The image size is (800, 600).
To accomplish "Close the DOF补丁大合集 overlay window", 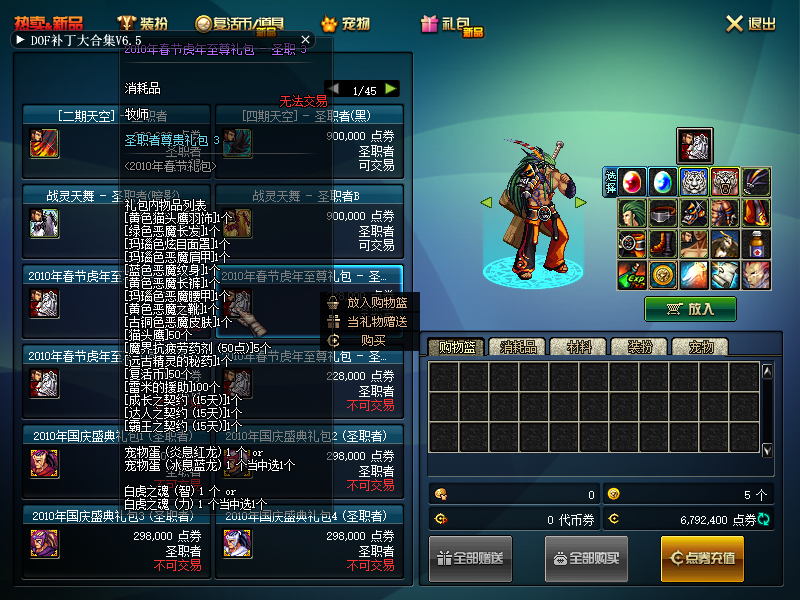I will (306, 40).
